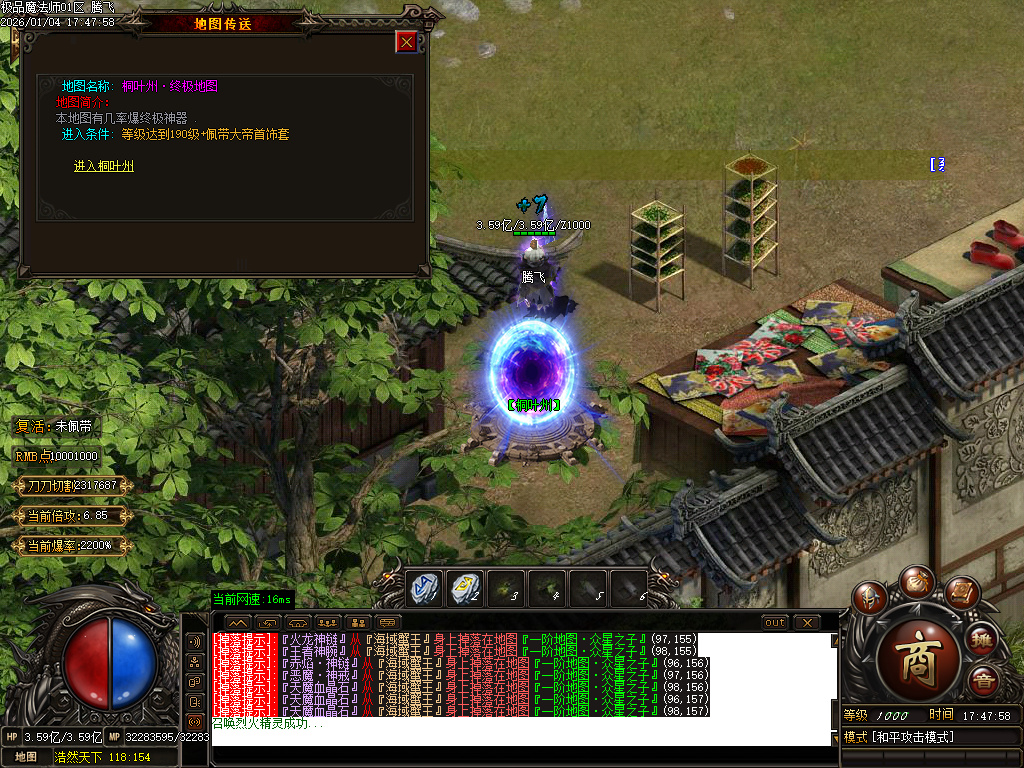This screenshot has width=1024, height=768.
Task: Click the chat panel's out button
Action: (x=775, y=622)
